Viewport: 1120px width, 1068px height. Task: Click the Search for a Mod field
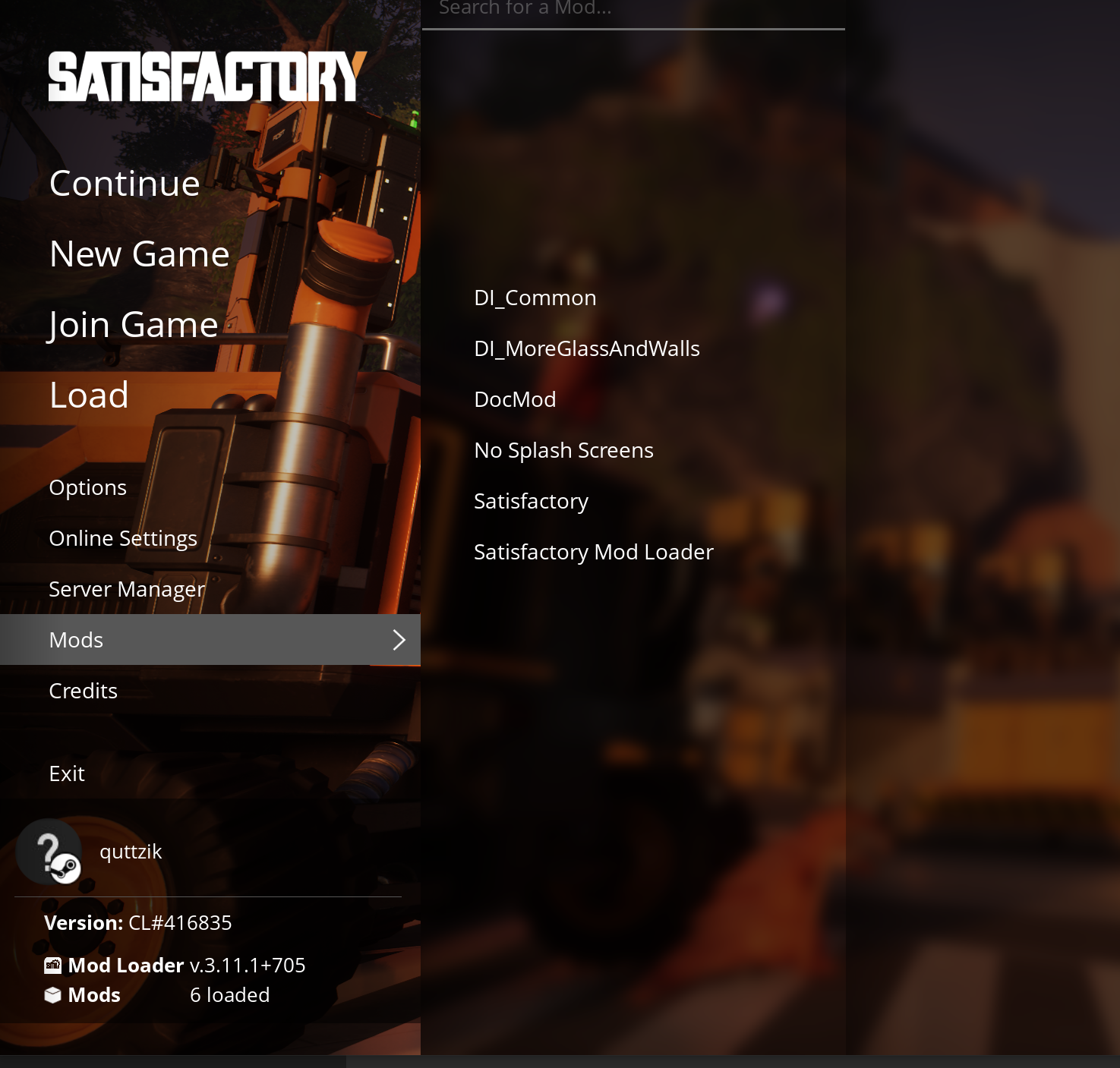633,11
